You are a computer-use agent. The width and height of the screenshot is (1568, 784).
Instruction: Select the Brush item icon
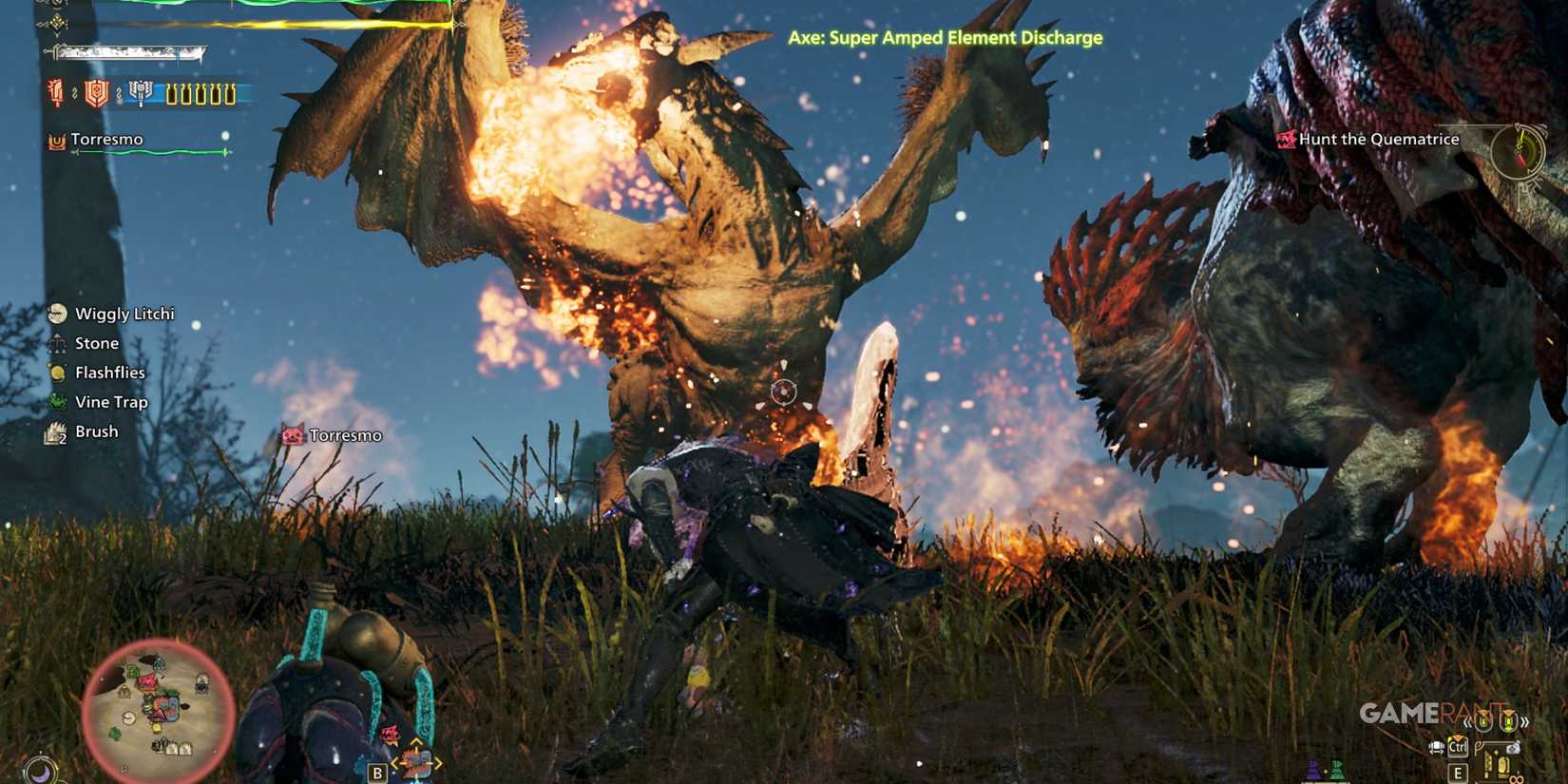[55, 430]
